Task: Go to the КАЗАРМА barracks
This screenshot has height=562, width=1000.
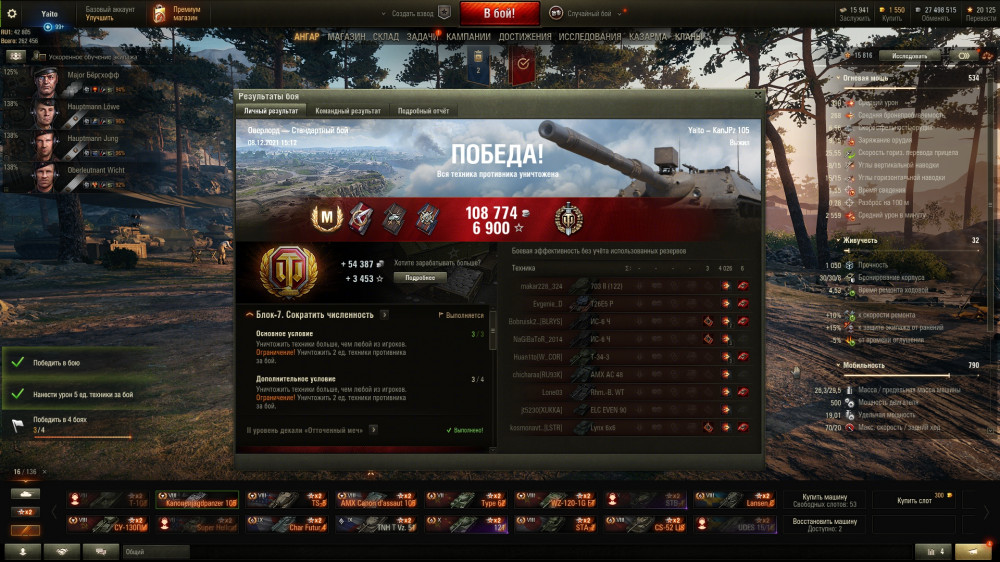Action: coord(648,37)
